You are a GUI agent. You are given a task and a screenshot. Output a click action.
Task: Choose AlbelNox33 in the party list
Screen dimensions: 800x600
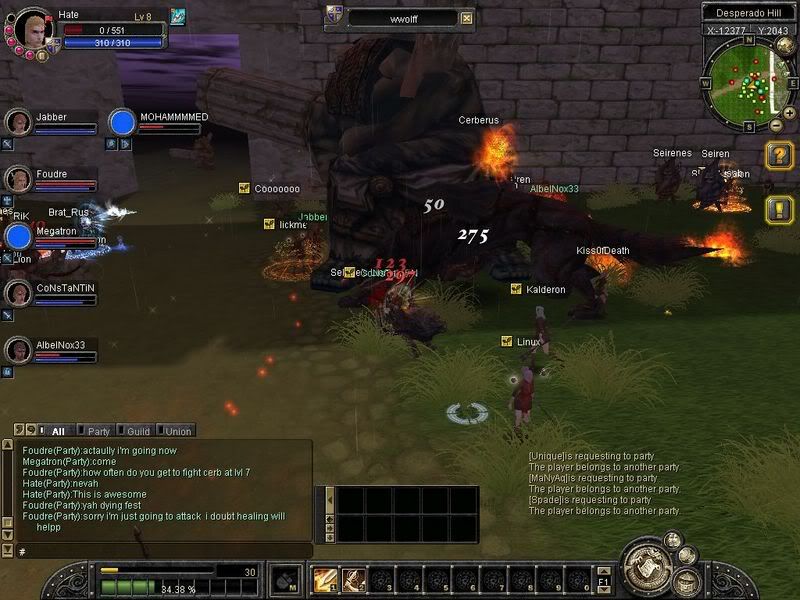click(18, 350)
